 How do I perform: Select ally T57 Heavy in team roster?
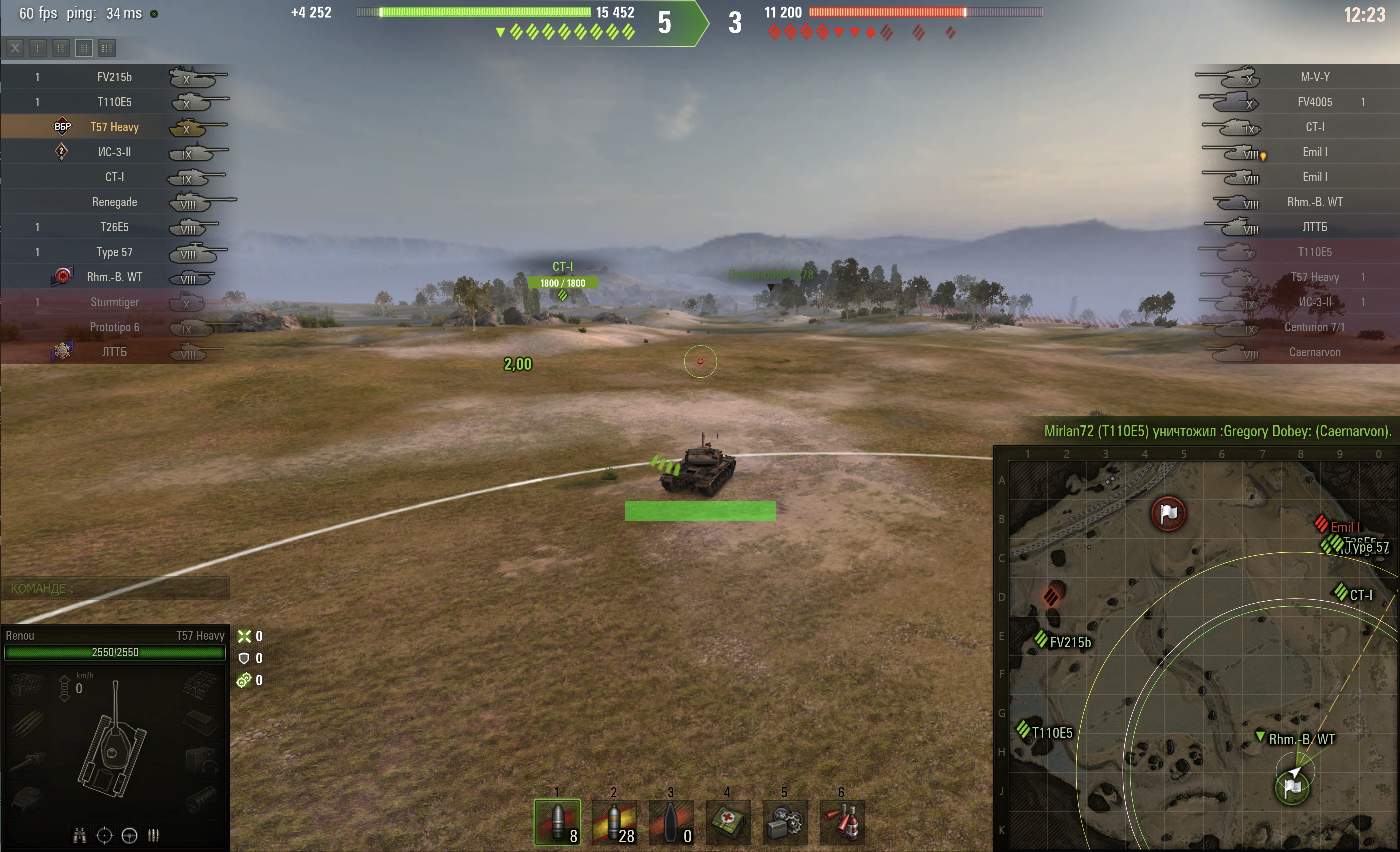tap(114, 126)
